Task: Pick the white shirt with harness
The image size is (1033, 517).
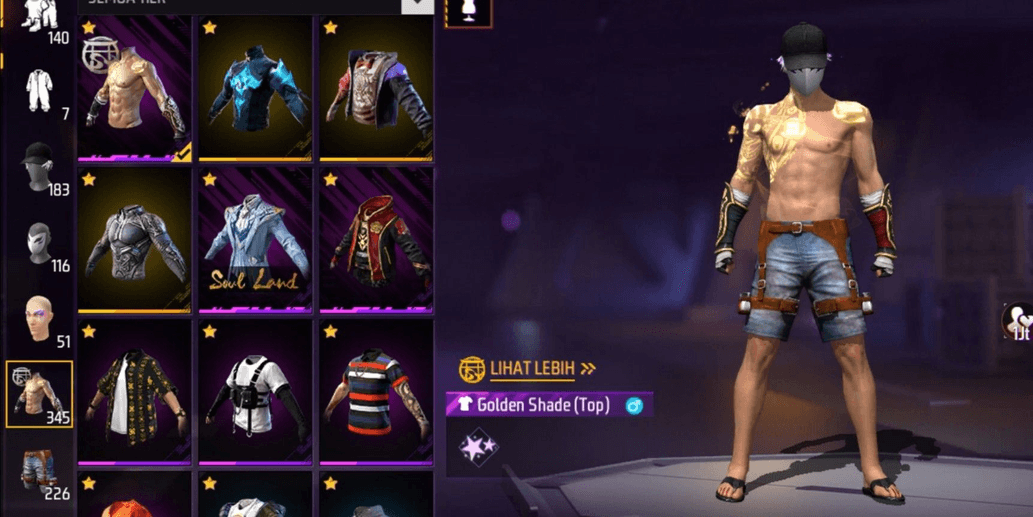Action: [x=255, y=394]
